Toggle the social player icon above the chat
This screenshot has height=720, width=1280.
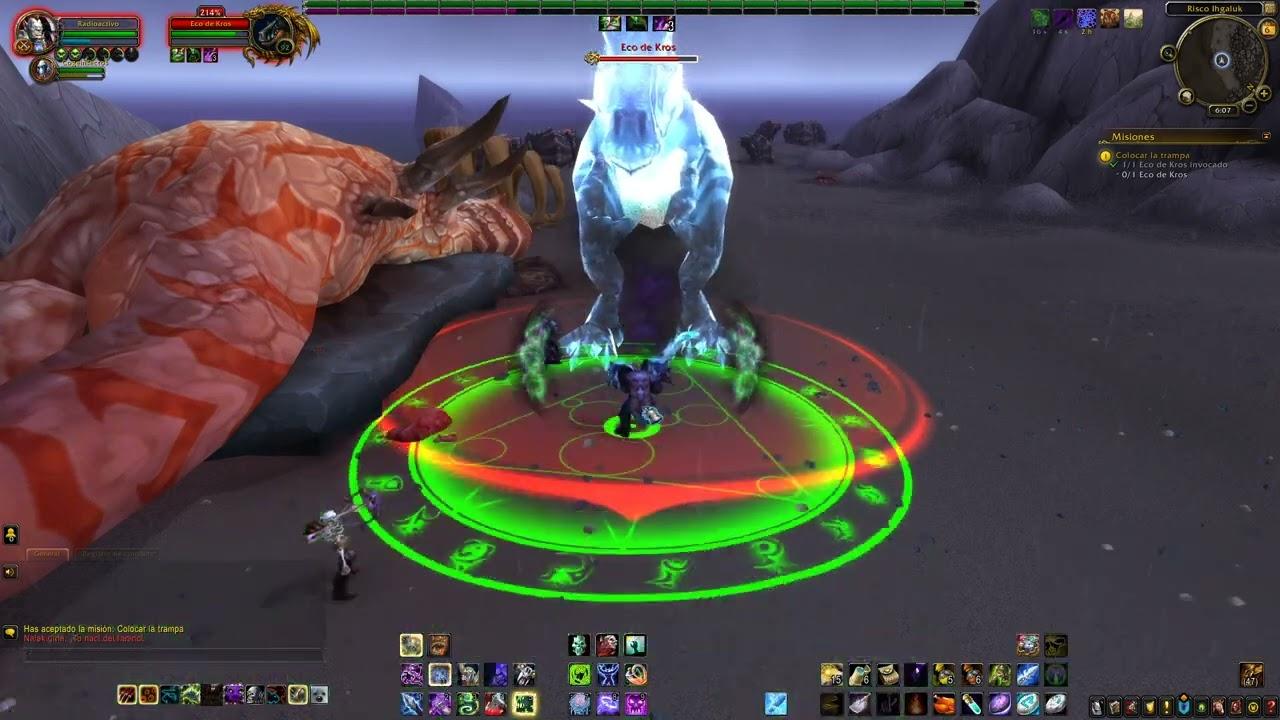tap(10, 533)
